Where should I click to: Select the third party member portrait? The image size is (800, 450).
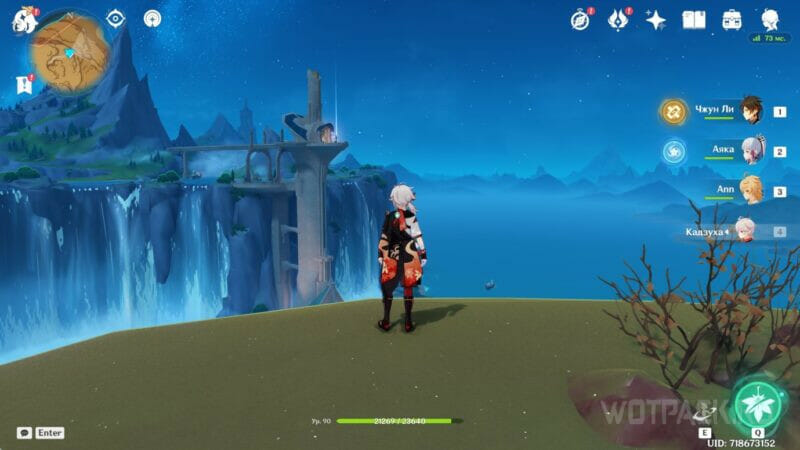[x=750, y=190]
